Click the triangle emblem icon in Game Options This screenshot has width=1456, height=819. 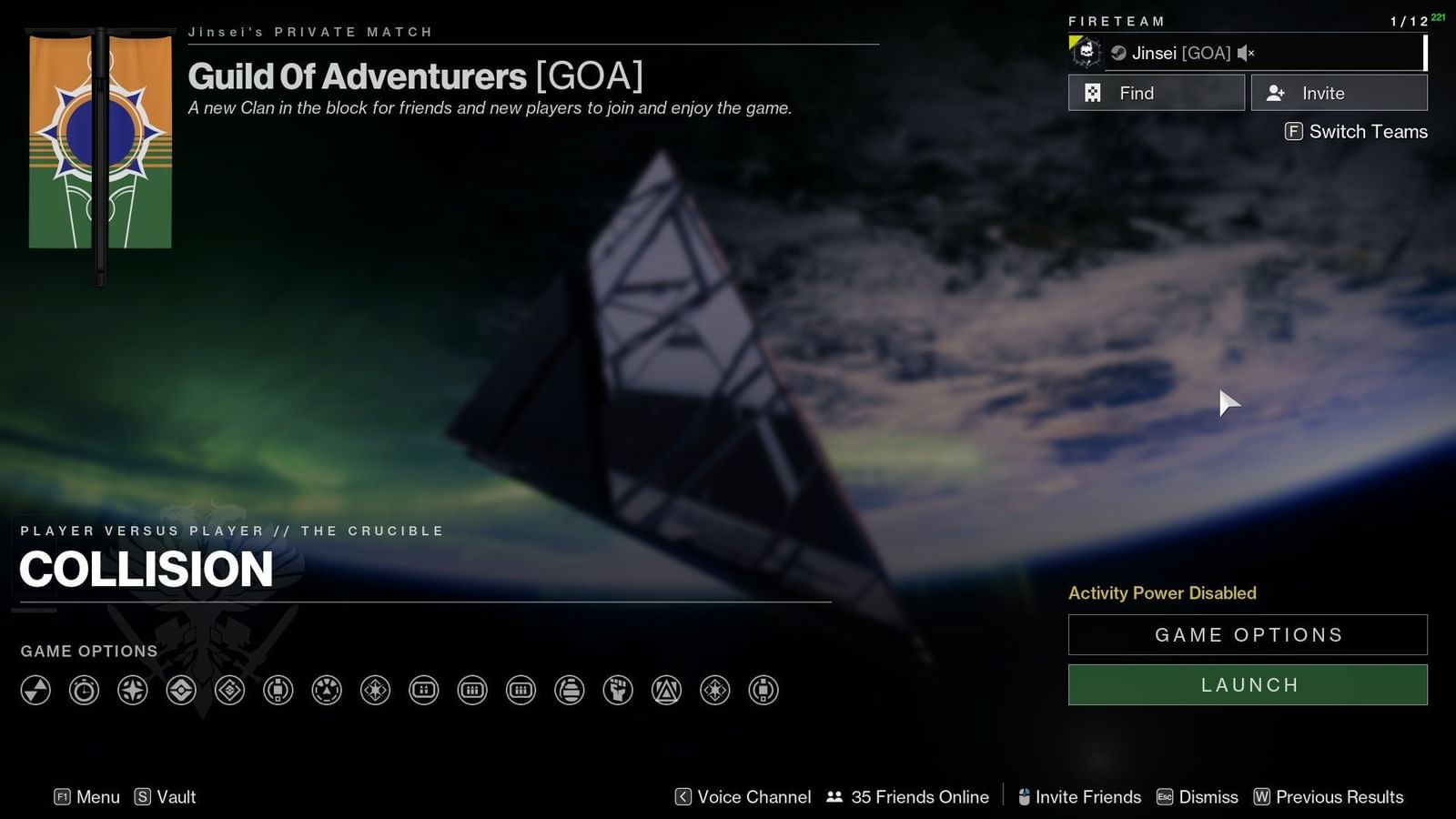click(x=666, y=691)
